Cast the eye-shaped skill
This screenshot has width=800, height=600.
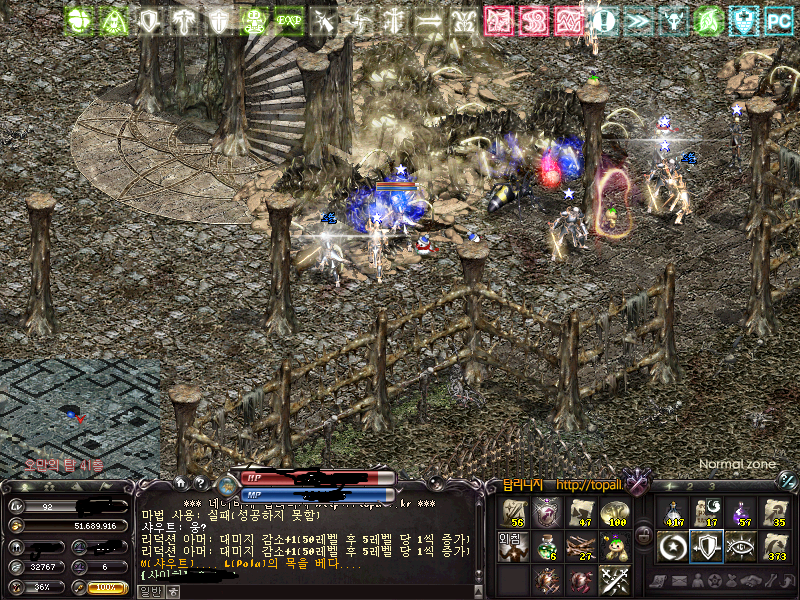point(740,546)
